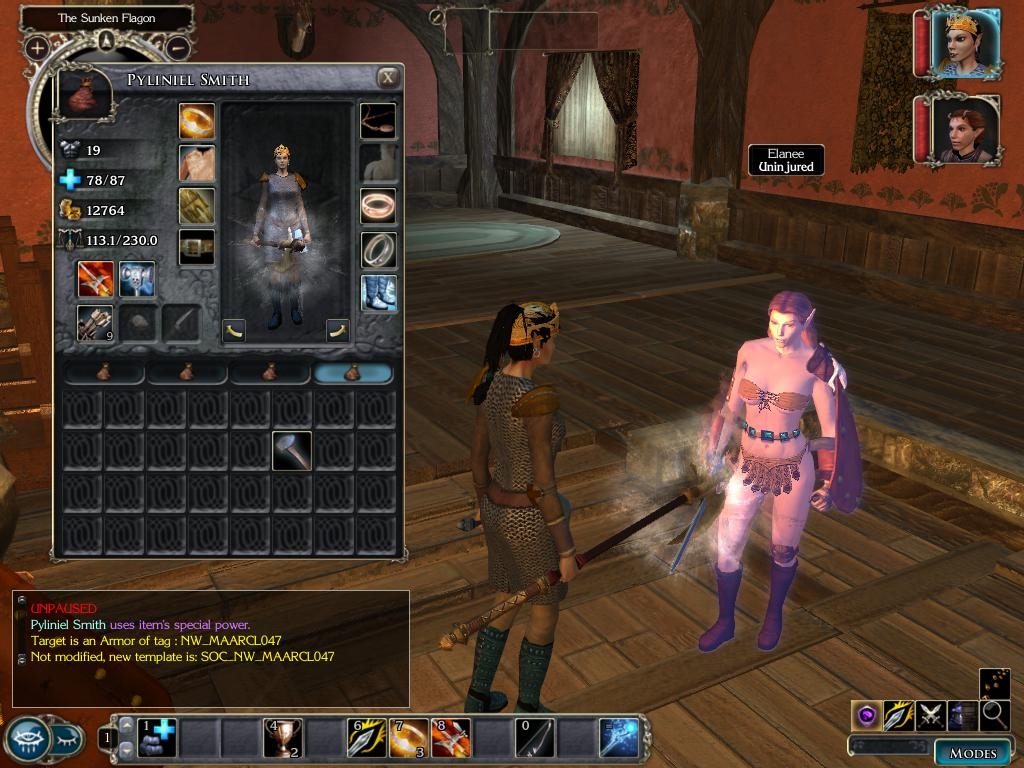Zoom out the minimap with minus button
The width and height of the screenshot is (1024, 768).
(177, 47)
